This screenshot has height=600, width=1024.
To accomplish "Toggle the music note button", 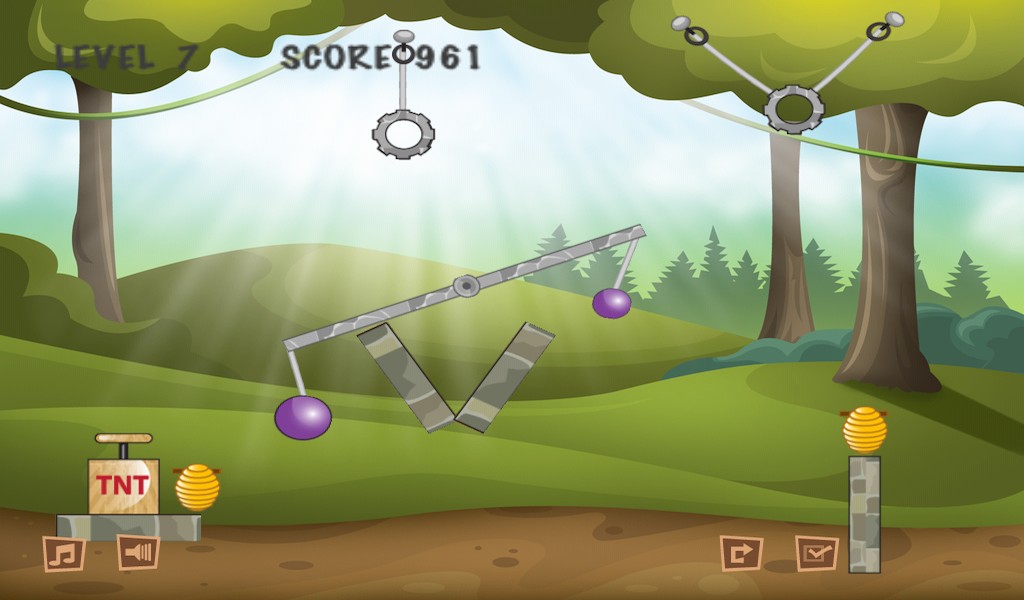I will tap(63, 553).
